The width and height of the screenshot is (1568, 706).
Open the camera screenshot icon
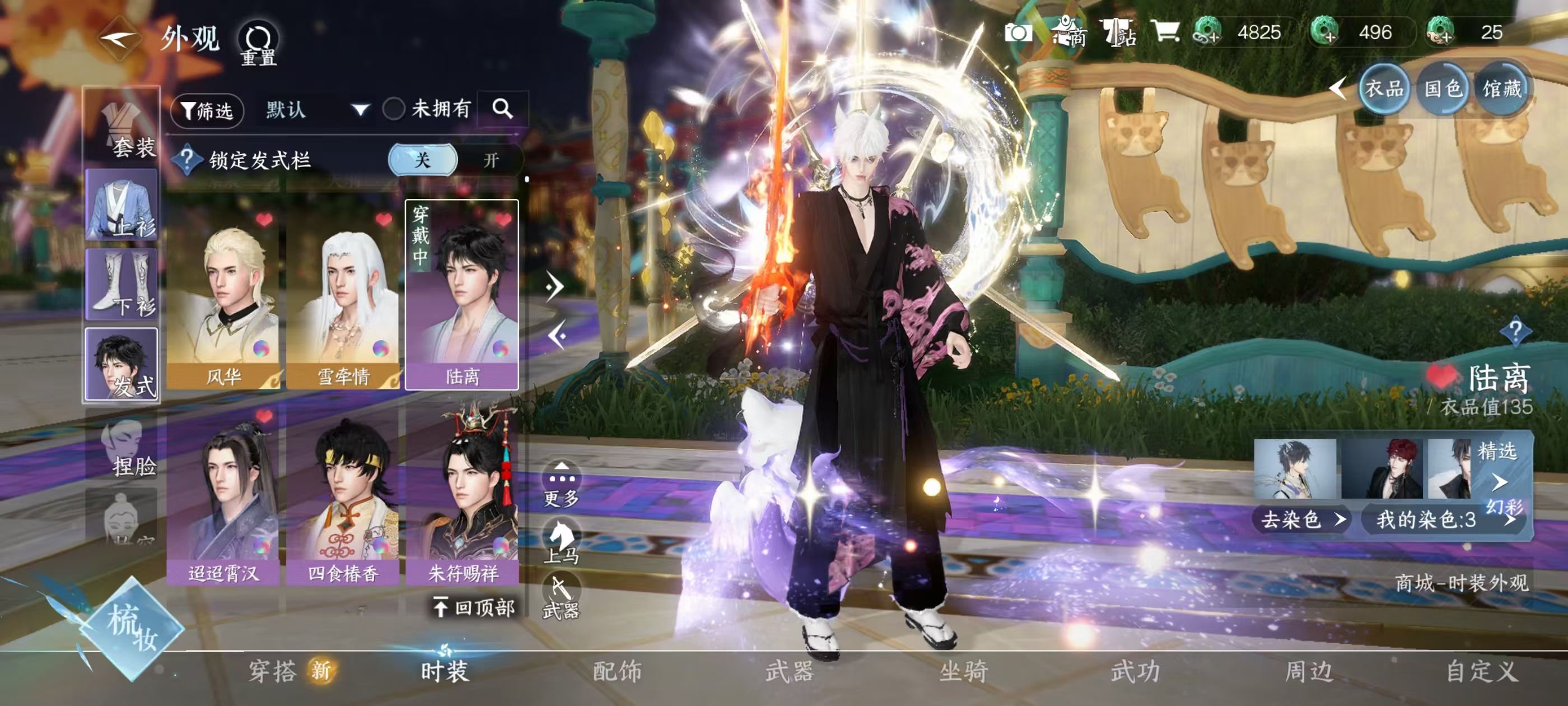pos(1018,32)
